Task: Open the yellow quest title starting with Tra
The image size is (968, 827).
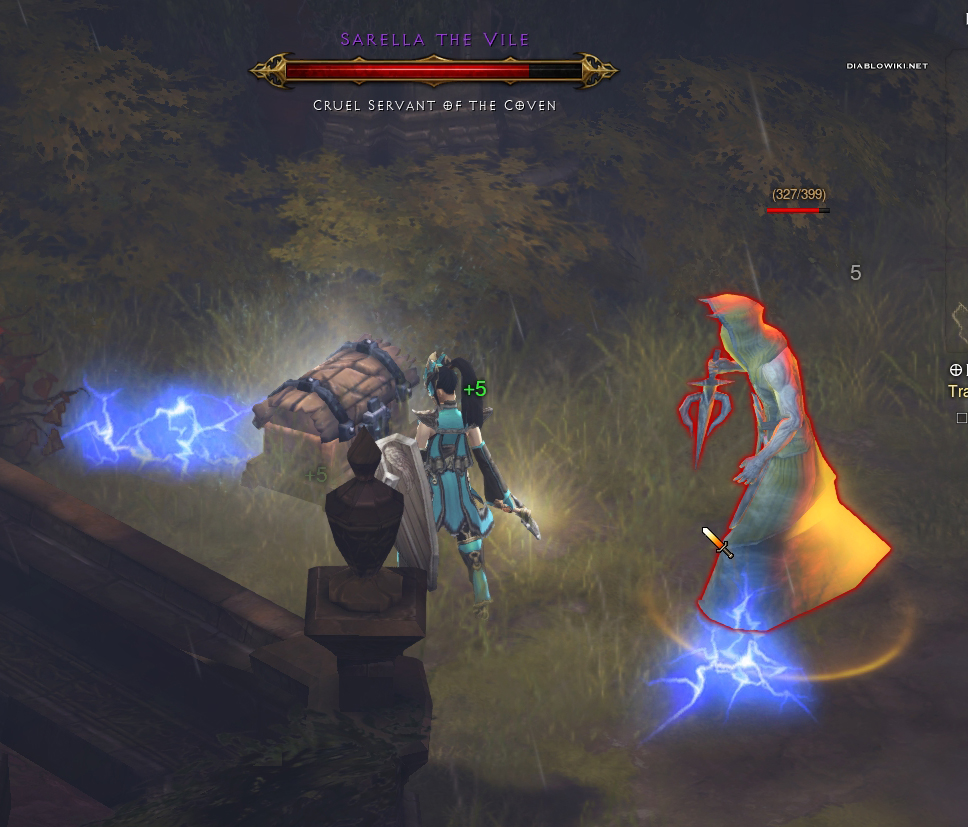Action: pos(958,391)
